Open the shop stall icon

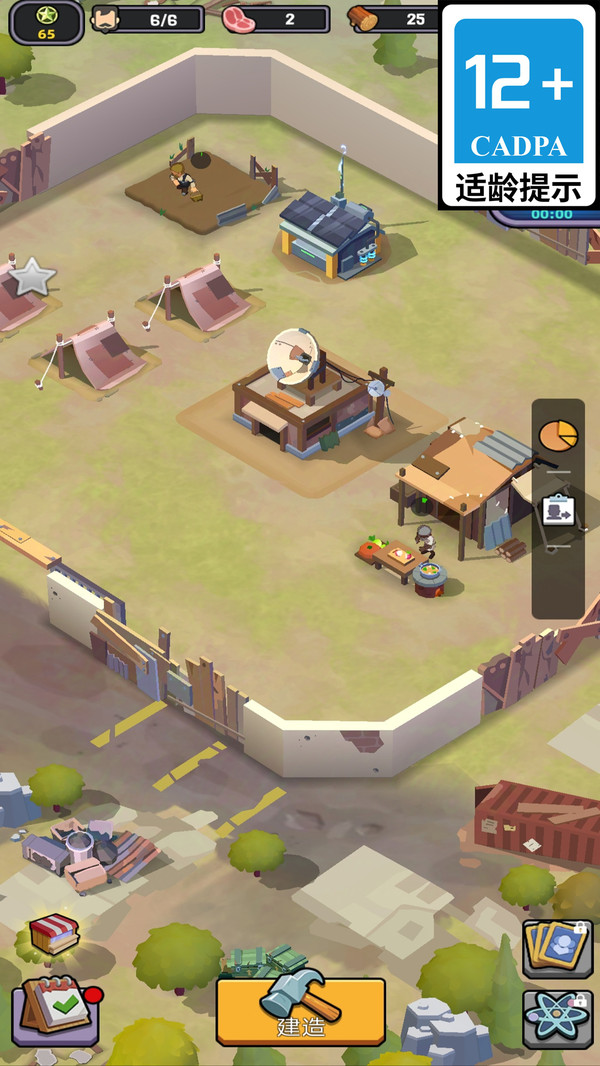point(53,934)
